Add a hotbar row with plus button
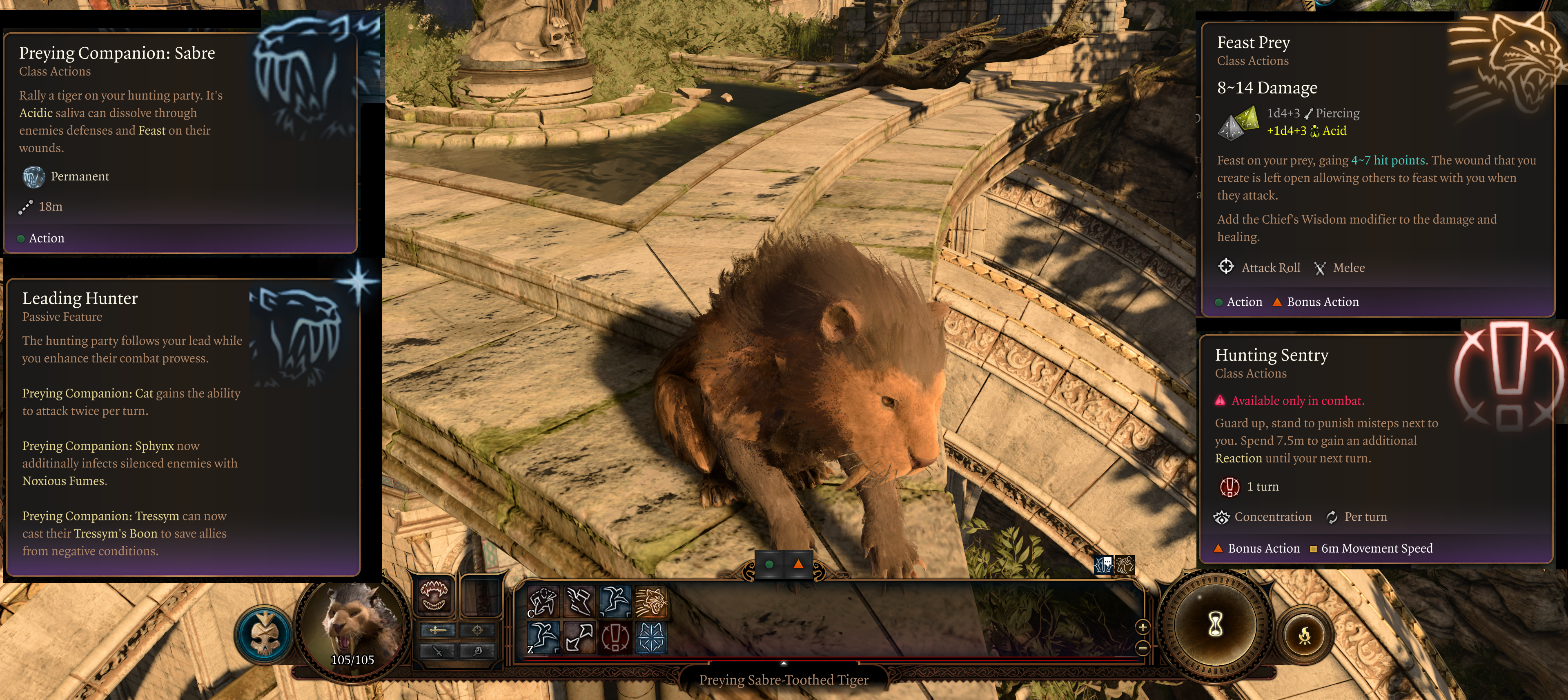This screenshot has height=700, width=1568. [x=1143, y=627]
